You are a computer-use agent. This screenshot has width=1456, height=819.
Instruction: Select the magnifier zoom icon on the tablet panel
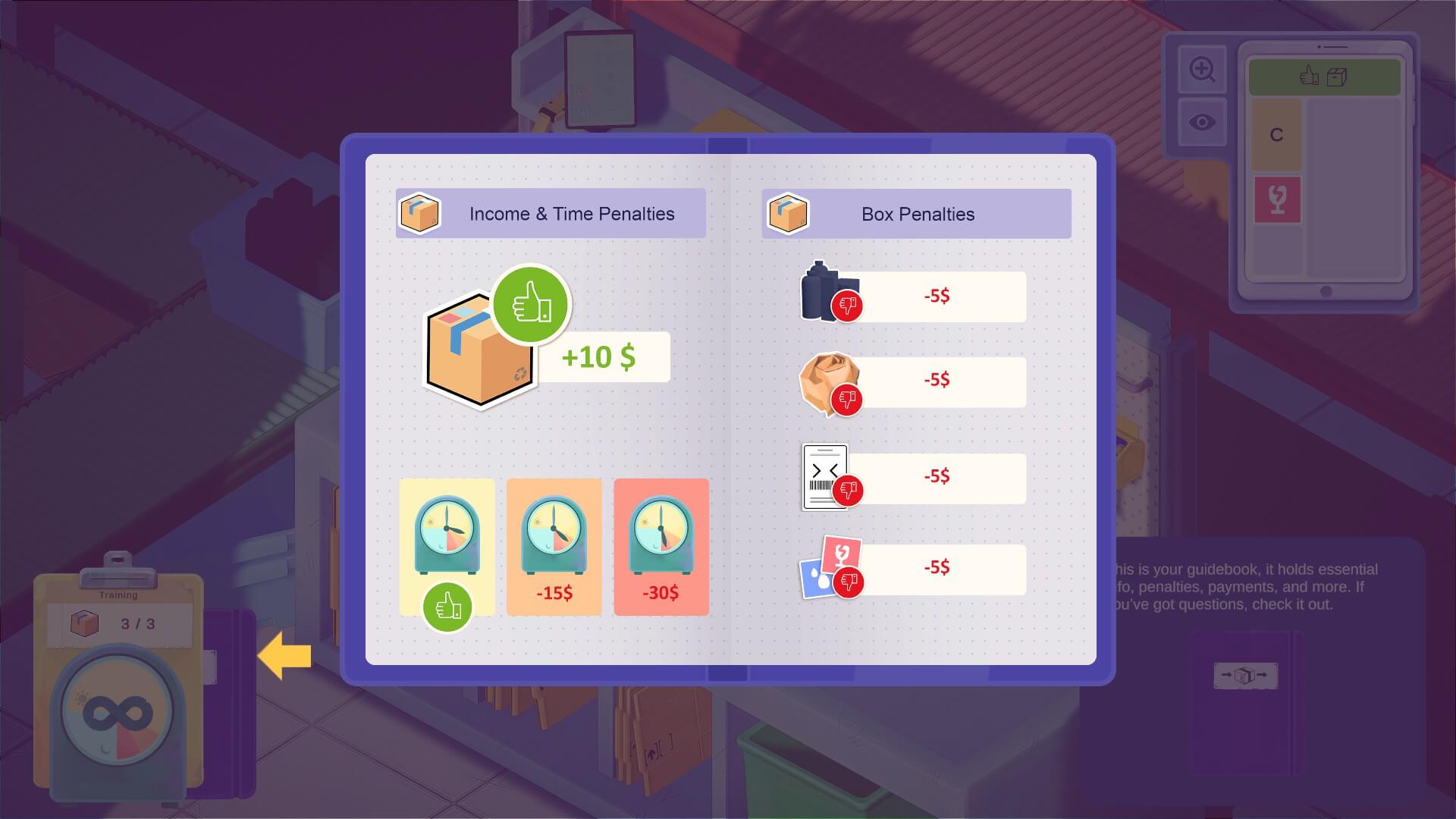[1203, 67]
